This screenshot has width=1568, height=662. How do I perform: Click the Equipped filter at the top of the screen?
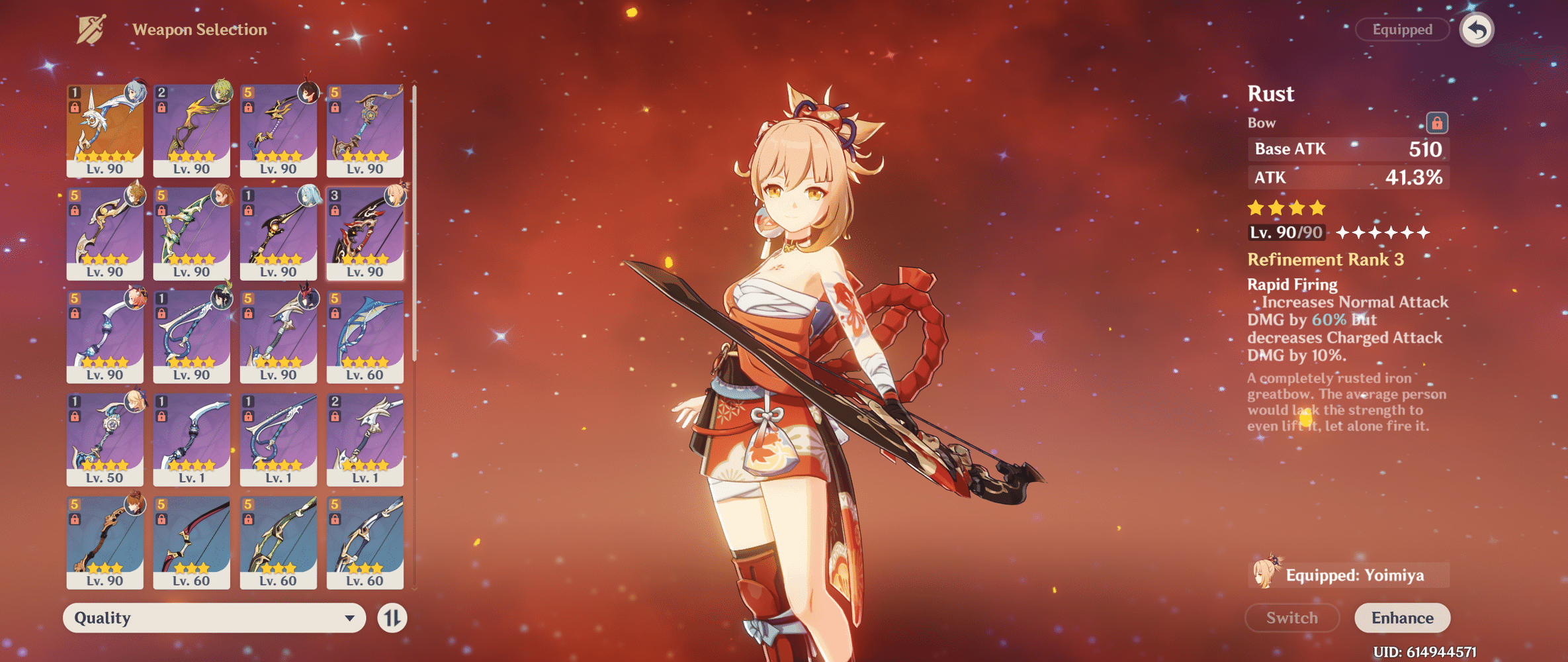coord(1402,29)
